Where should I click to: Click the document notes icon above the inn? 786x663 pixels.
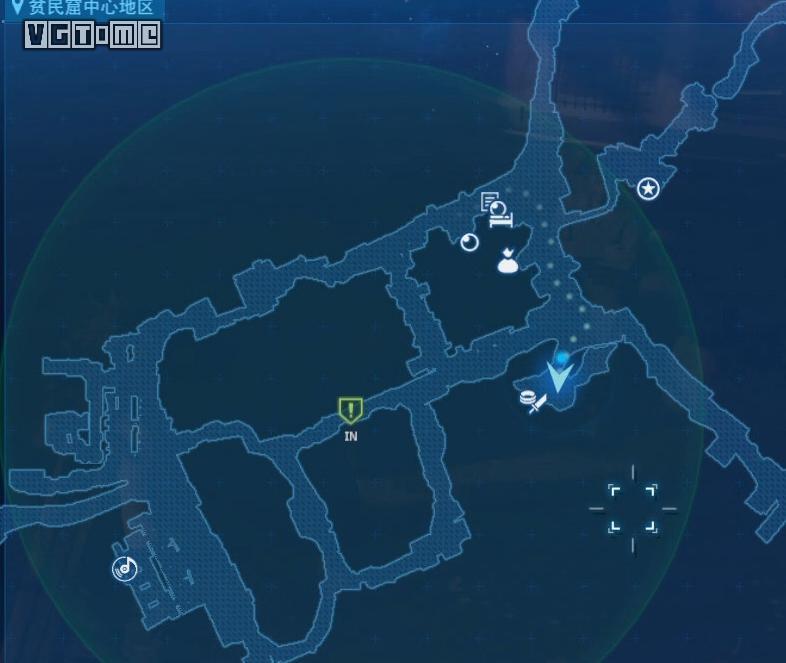pos(489,202)
